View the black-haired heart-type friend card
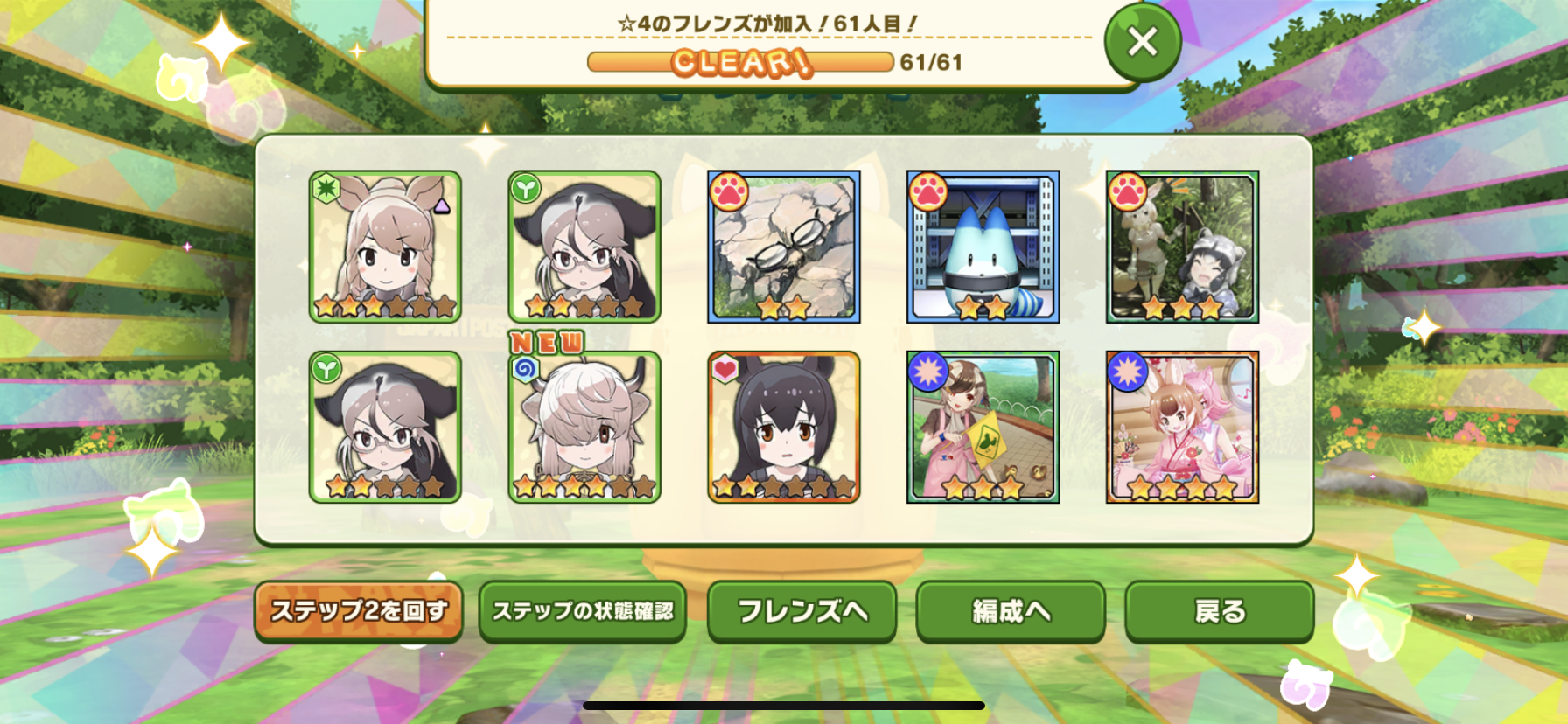This screenshot has width=1568, height=724. pyautogui.click(x=783, y=428)
